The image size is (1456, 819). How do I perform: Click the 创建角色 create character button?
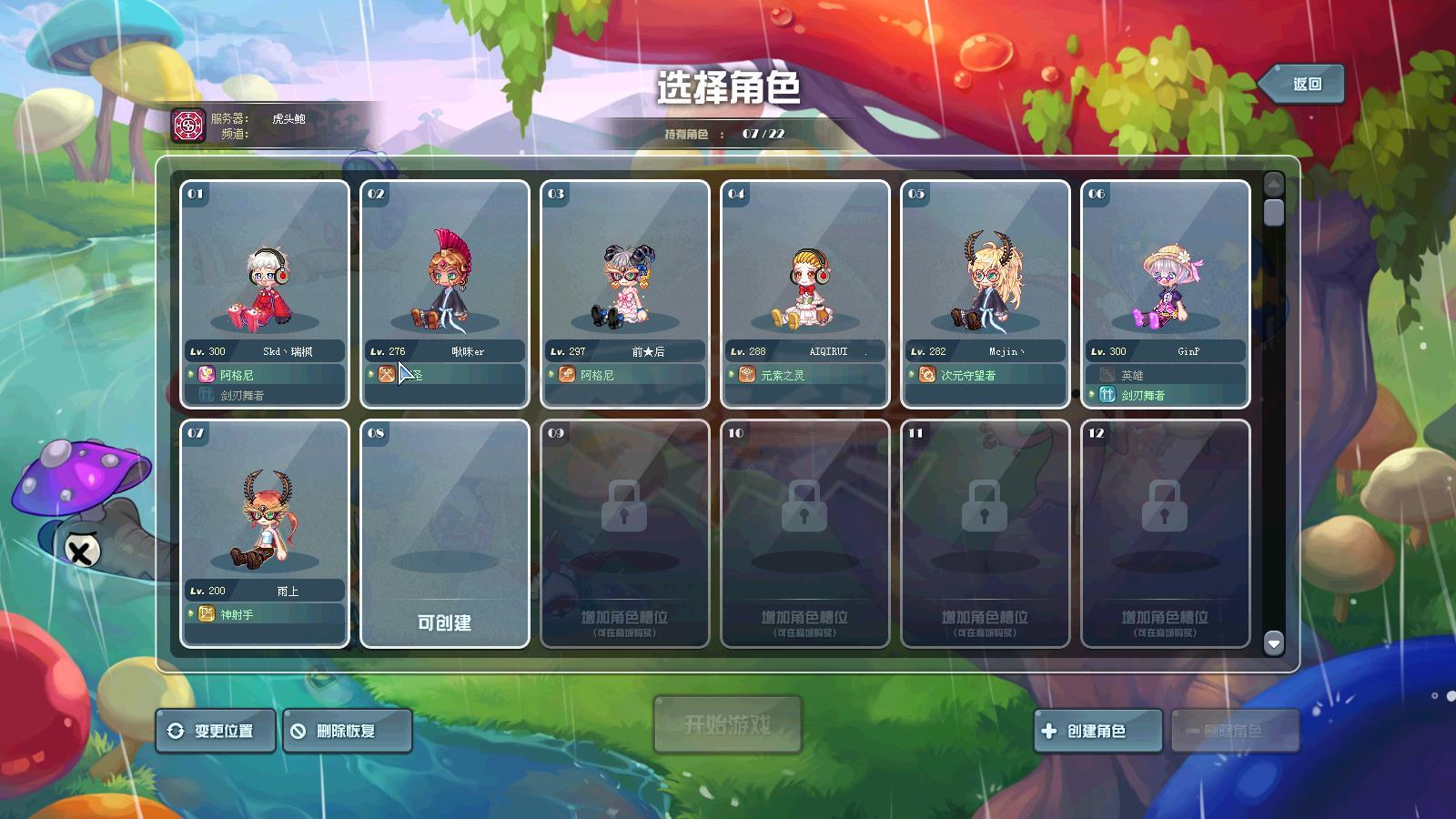click(1097, 731)
